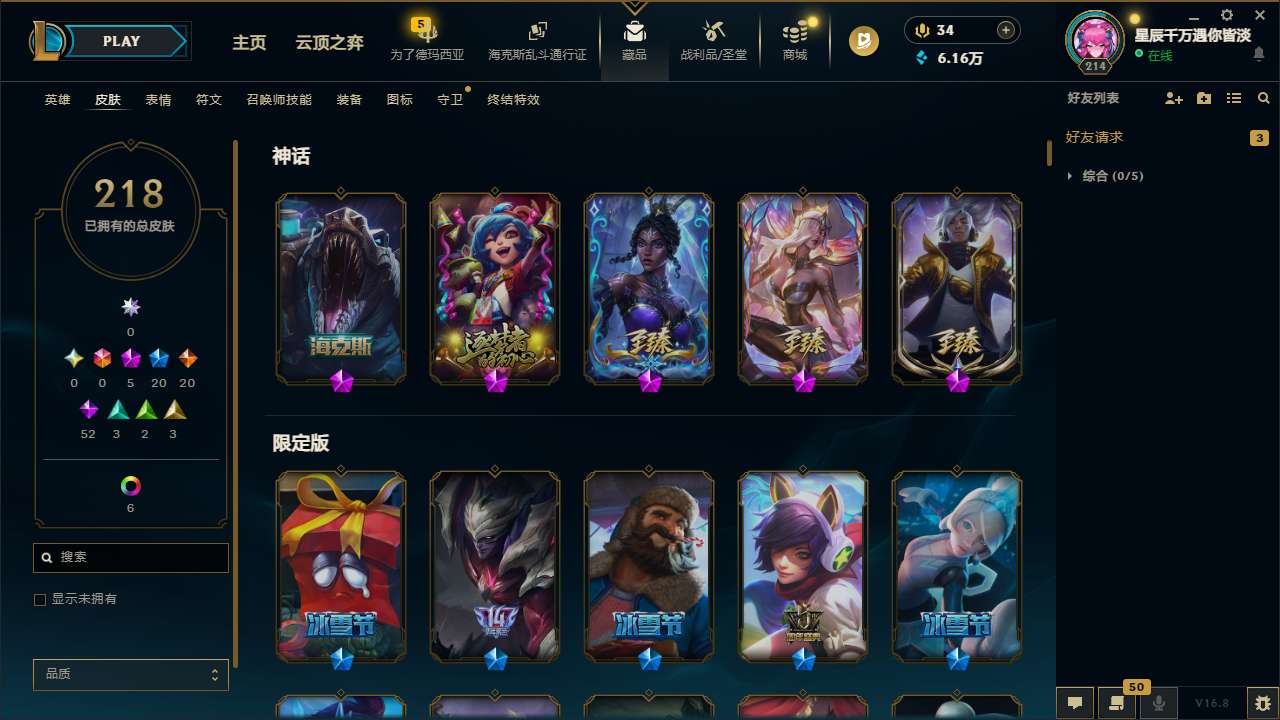Image resolution: width=1280 pixels, height=720 pixels.
Task: Enable the 显示未拥有 checkbox
Action: 40,599
